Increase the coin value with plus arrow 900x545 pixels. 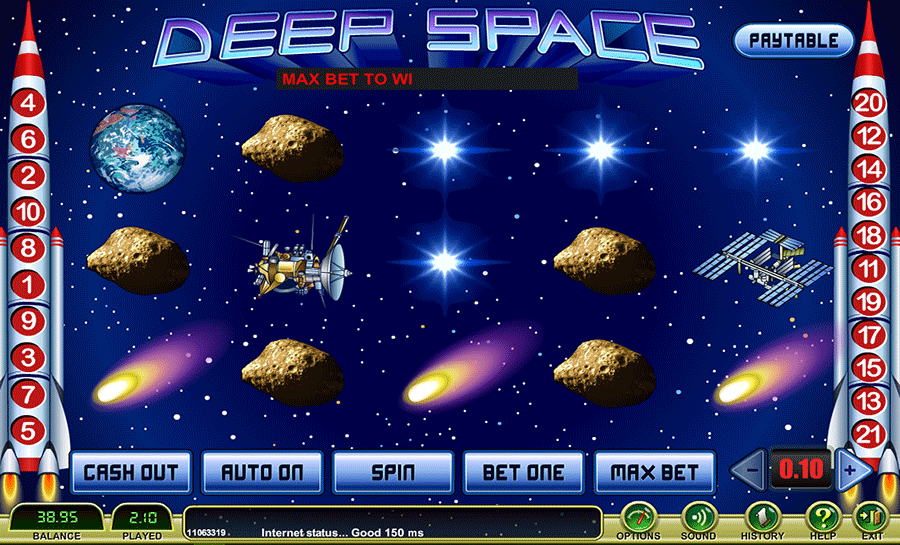(851, 470)
